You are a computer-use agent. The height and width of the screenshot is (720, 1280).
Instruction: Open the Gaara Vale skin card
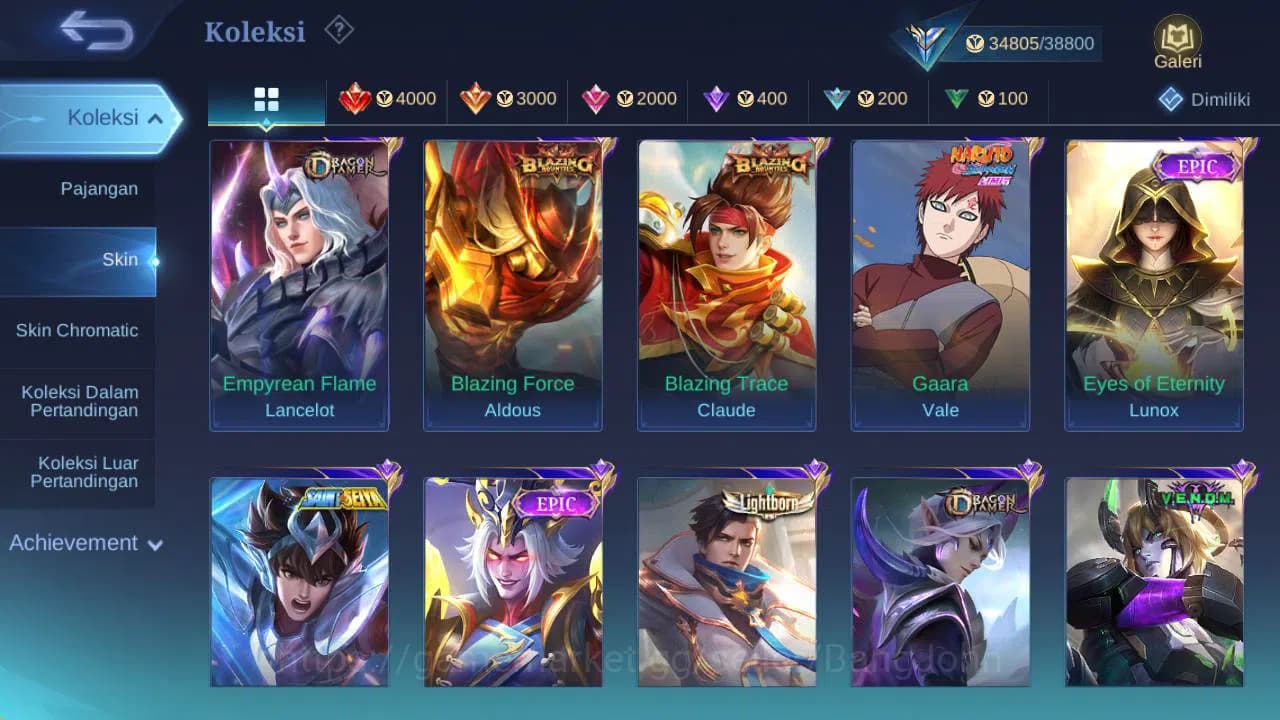[x=939, y=283]
